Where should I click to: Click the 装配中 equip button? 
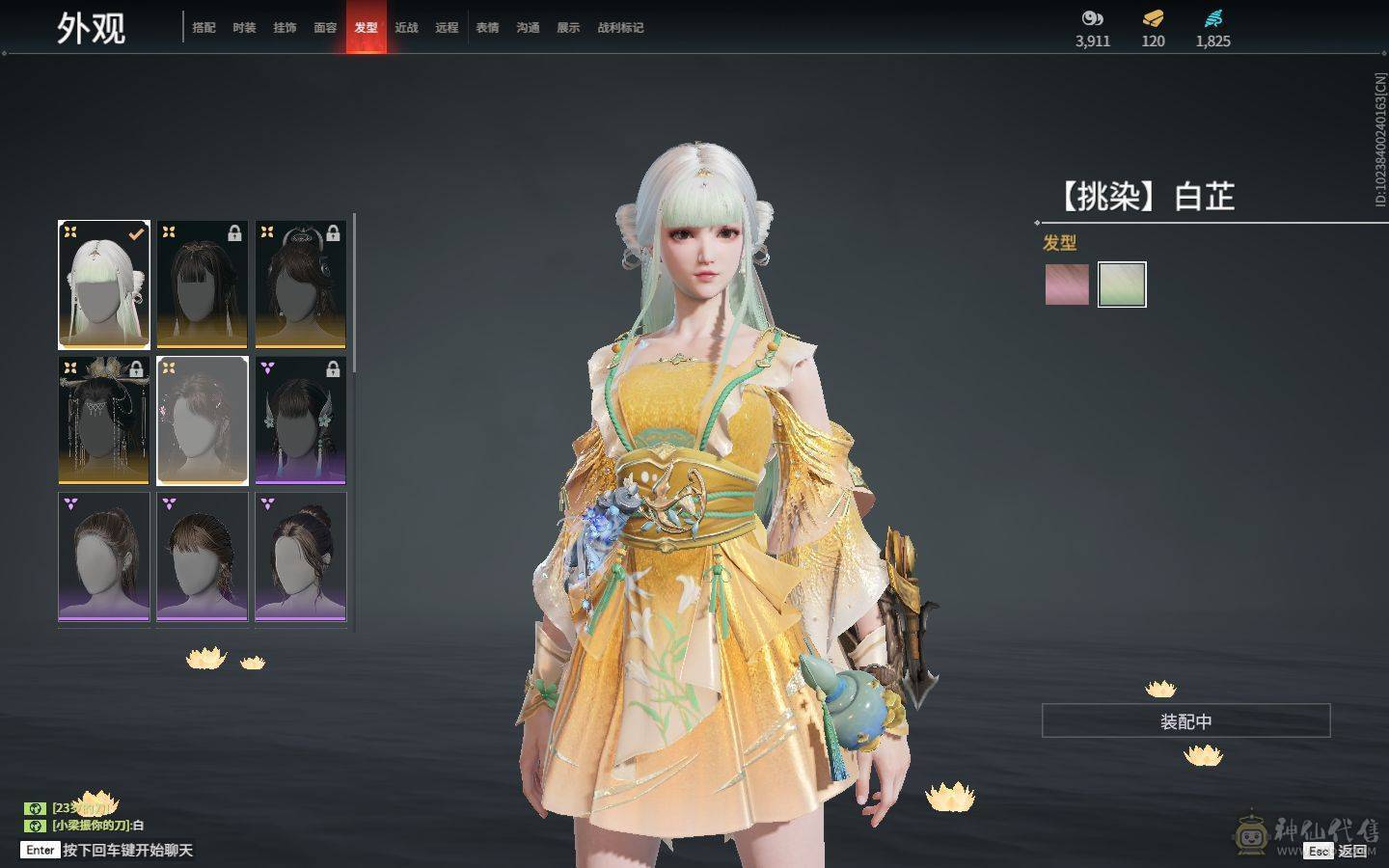click(1185, 721)
